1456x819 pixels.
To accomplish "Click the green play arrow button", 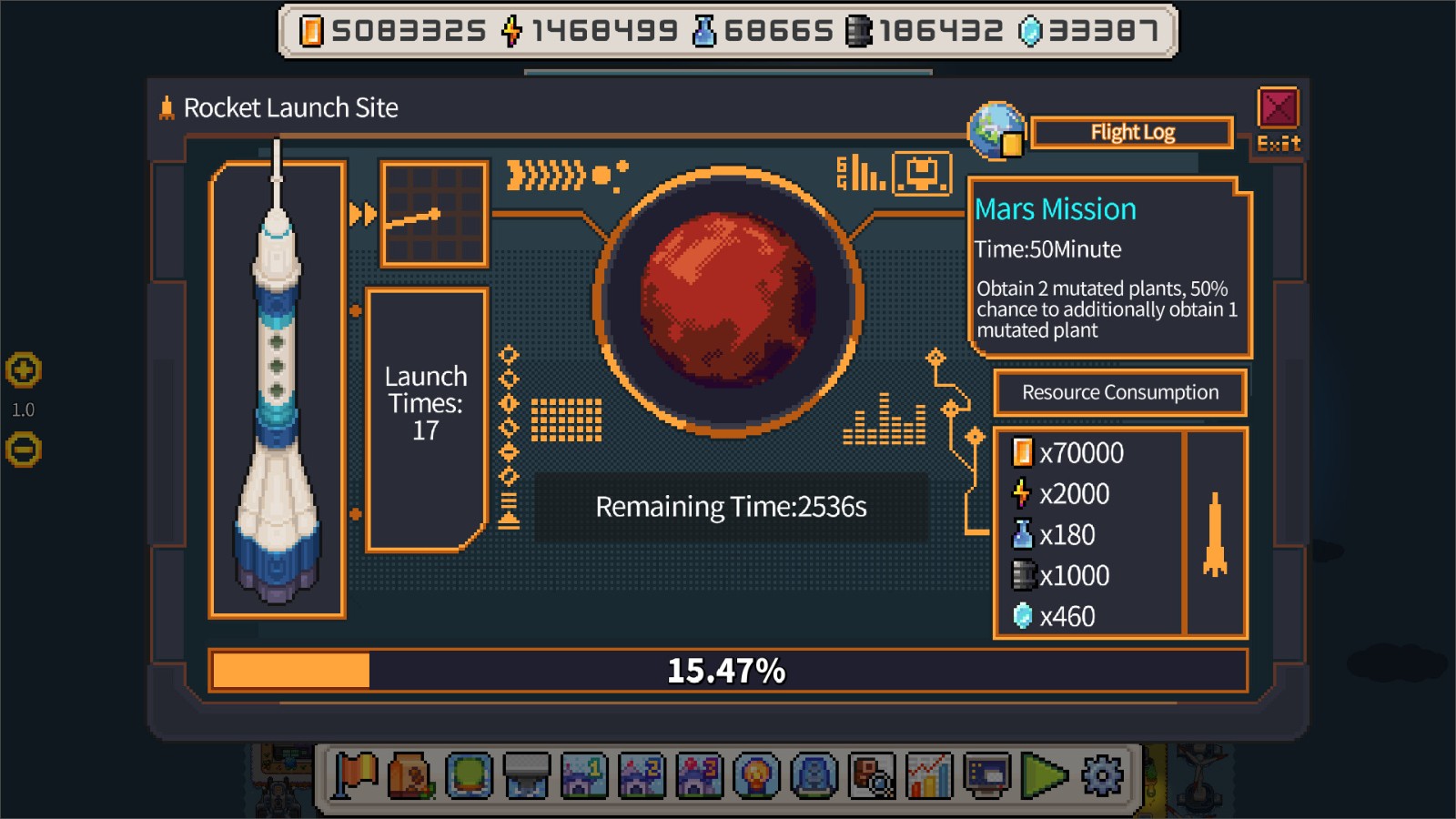I will pos(1044,776).
